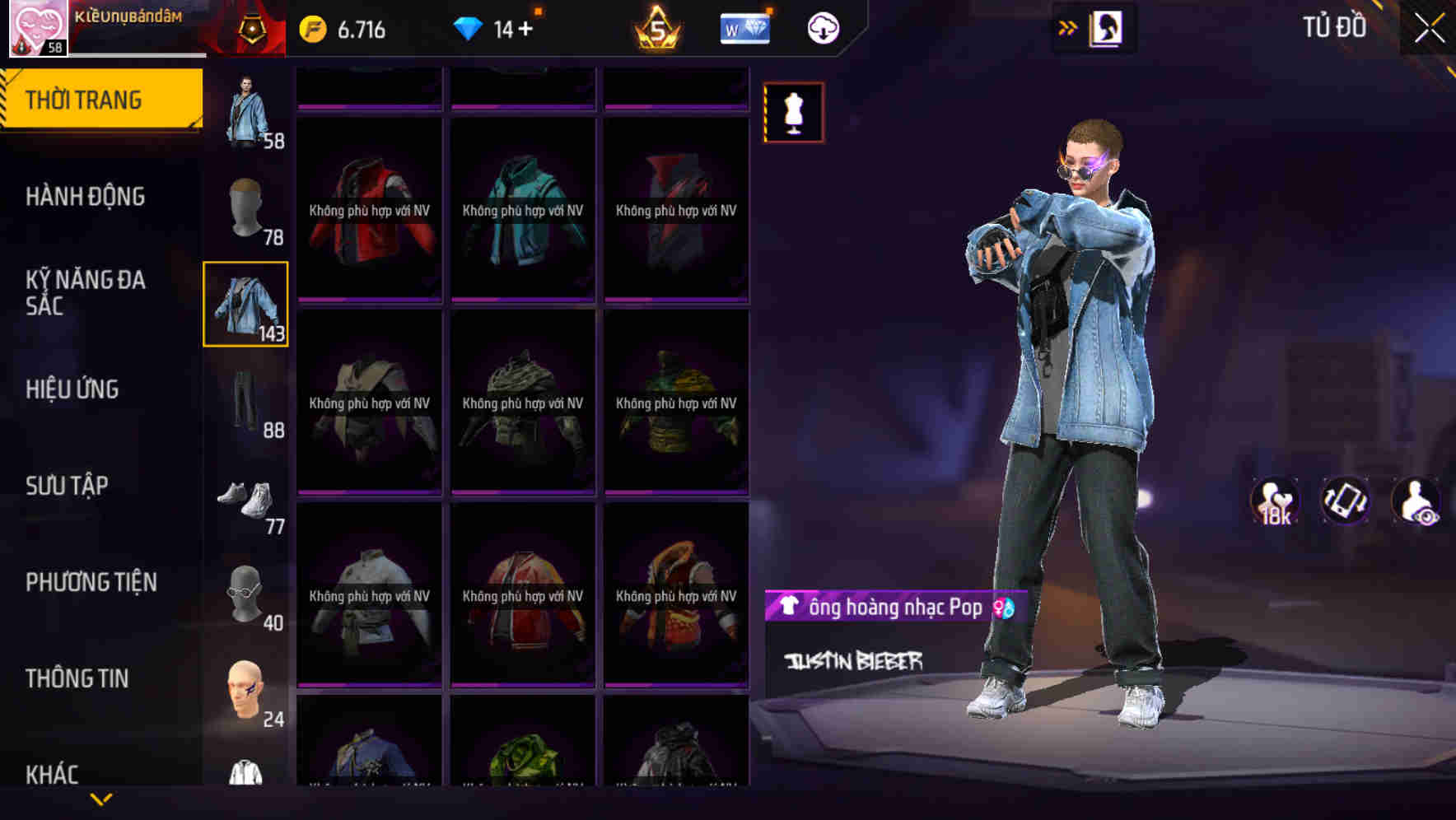Screen dimensions: 1456x820
Task: Click the weekly membership diamond icon
Action: 744,27
